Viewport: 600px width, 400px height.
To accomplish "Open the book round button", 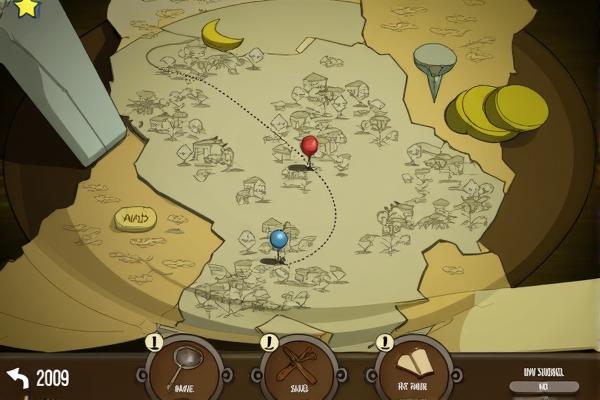I will pyautogui.click(x=412, y=368).
